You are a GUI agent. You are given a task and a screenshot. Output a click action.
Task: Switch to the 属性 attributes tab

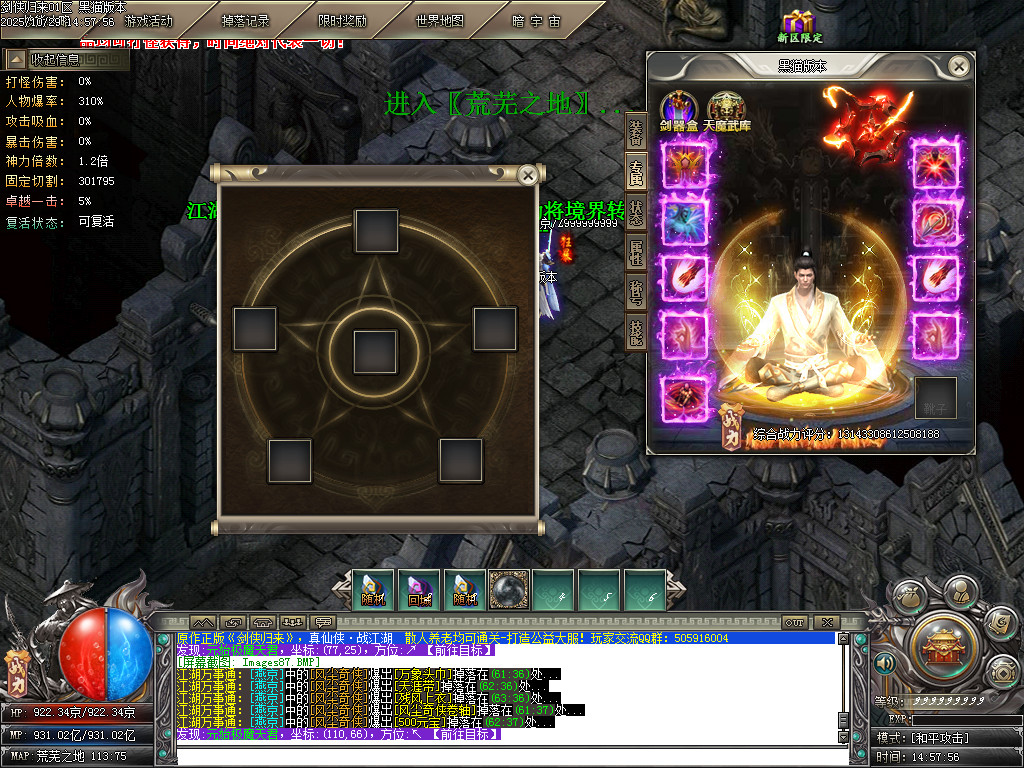636,253
